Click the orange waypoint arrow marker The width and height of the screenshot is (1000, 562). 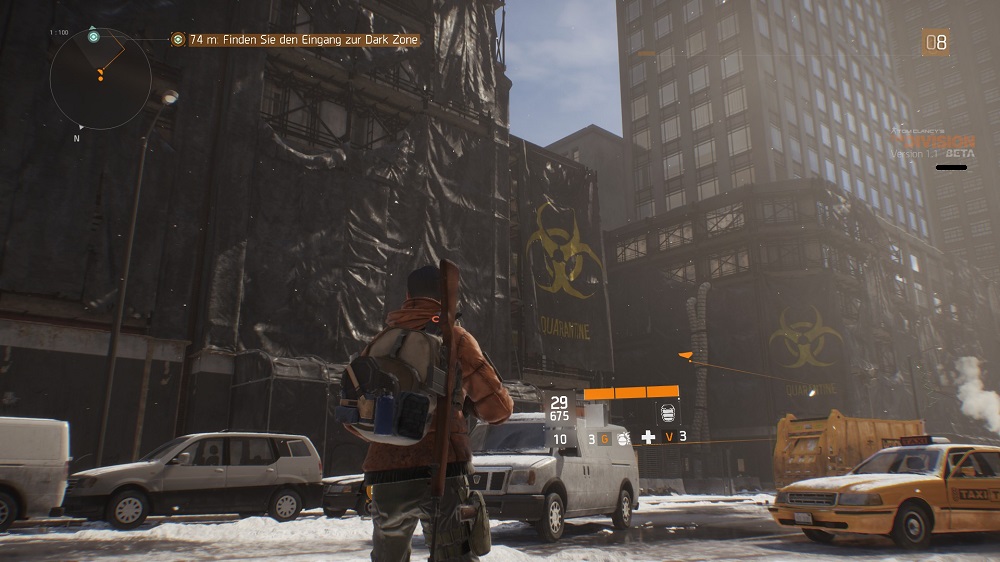(685, 355)
